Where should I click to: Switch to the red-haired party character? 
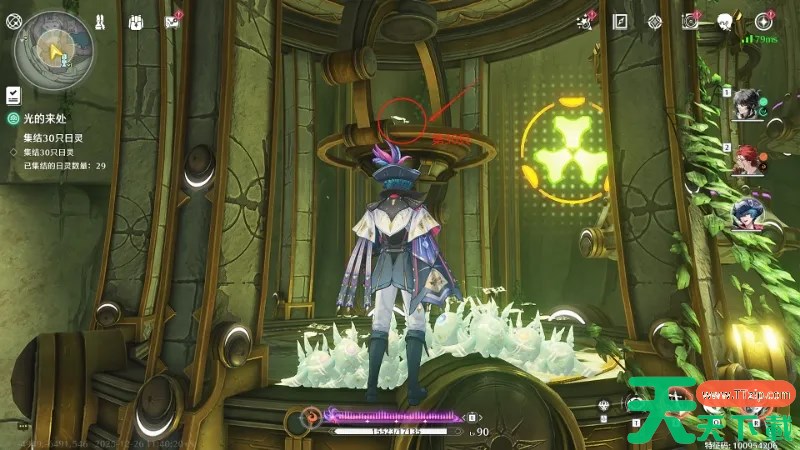tap(744, 160)
